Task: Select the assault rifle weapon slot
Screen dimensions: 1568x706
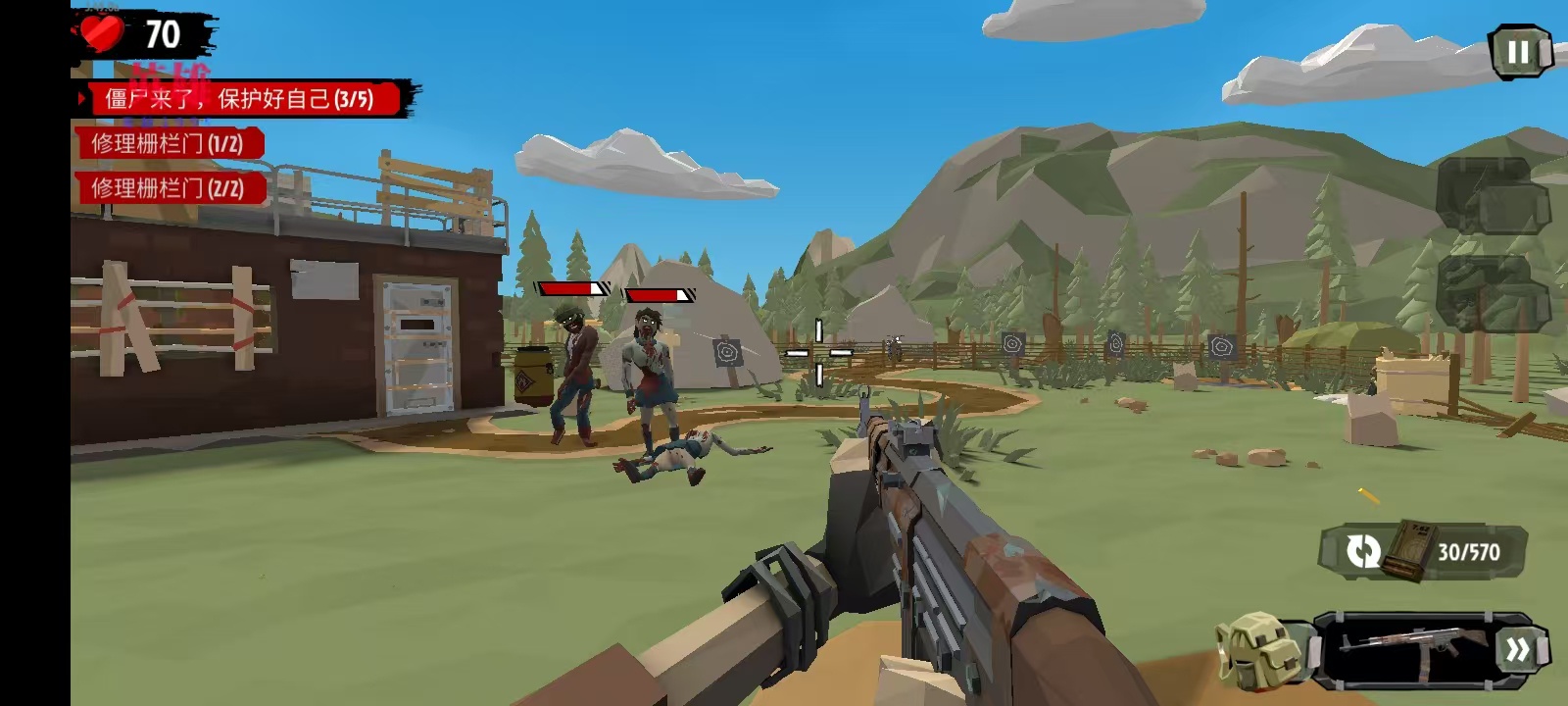Action: tap(1406, 648)
